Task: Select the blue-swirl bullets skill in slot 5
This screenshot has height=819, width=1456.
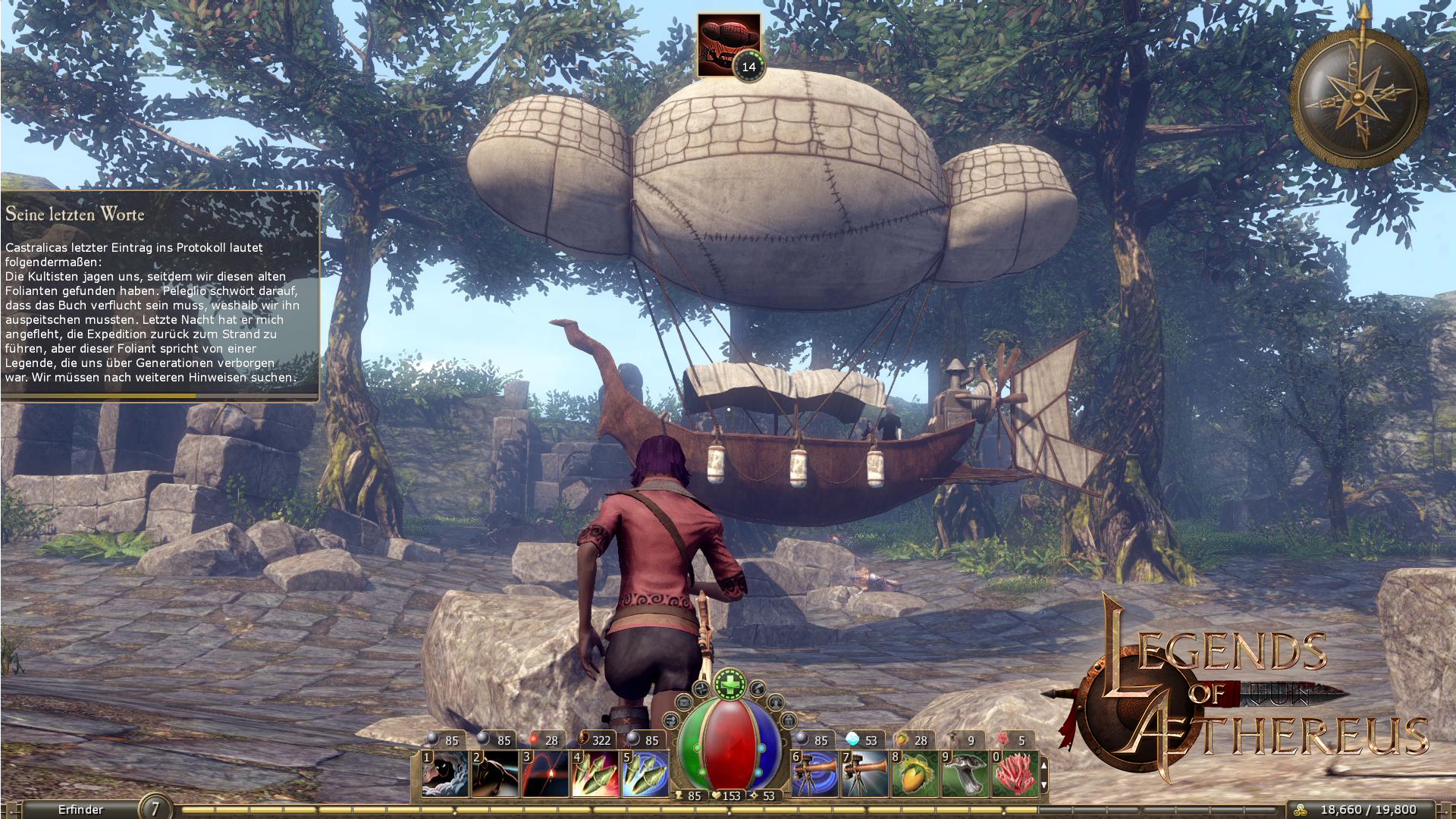Action: [646, 773]
